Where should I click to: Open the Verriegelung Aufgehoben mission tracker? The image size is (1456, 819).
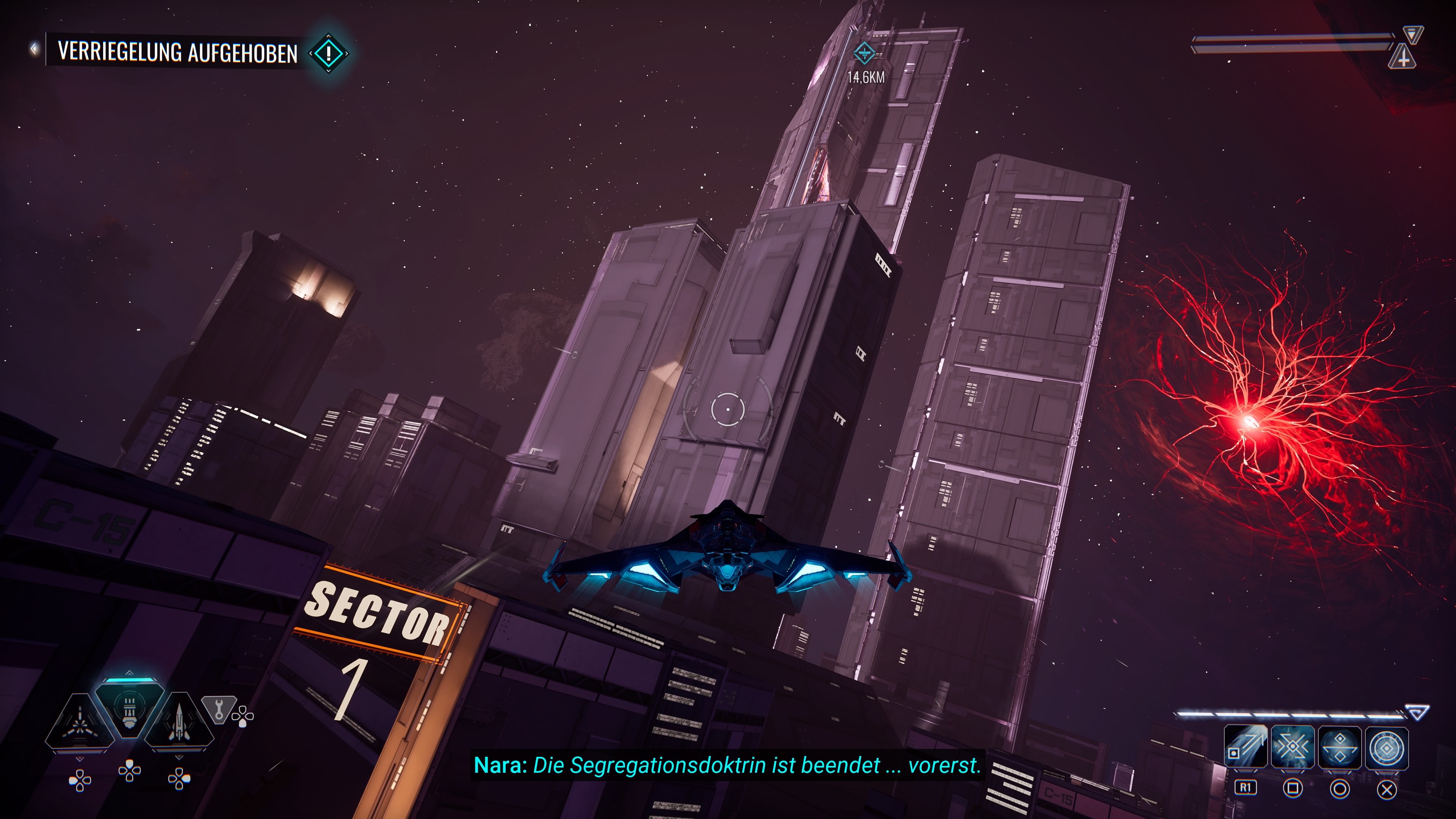coord(177,52)
